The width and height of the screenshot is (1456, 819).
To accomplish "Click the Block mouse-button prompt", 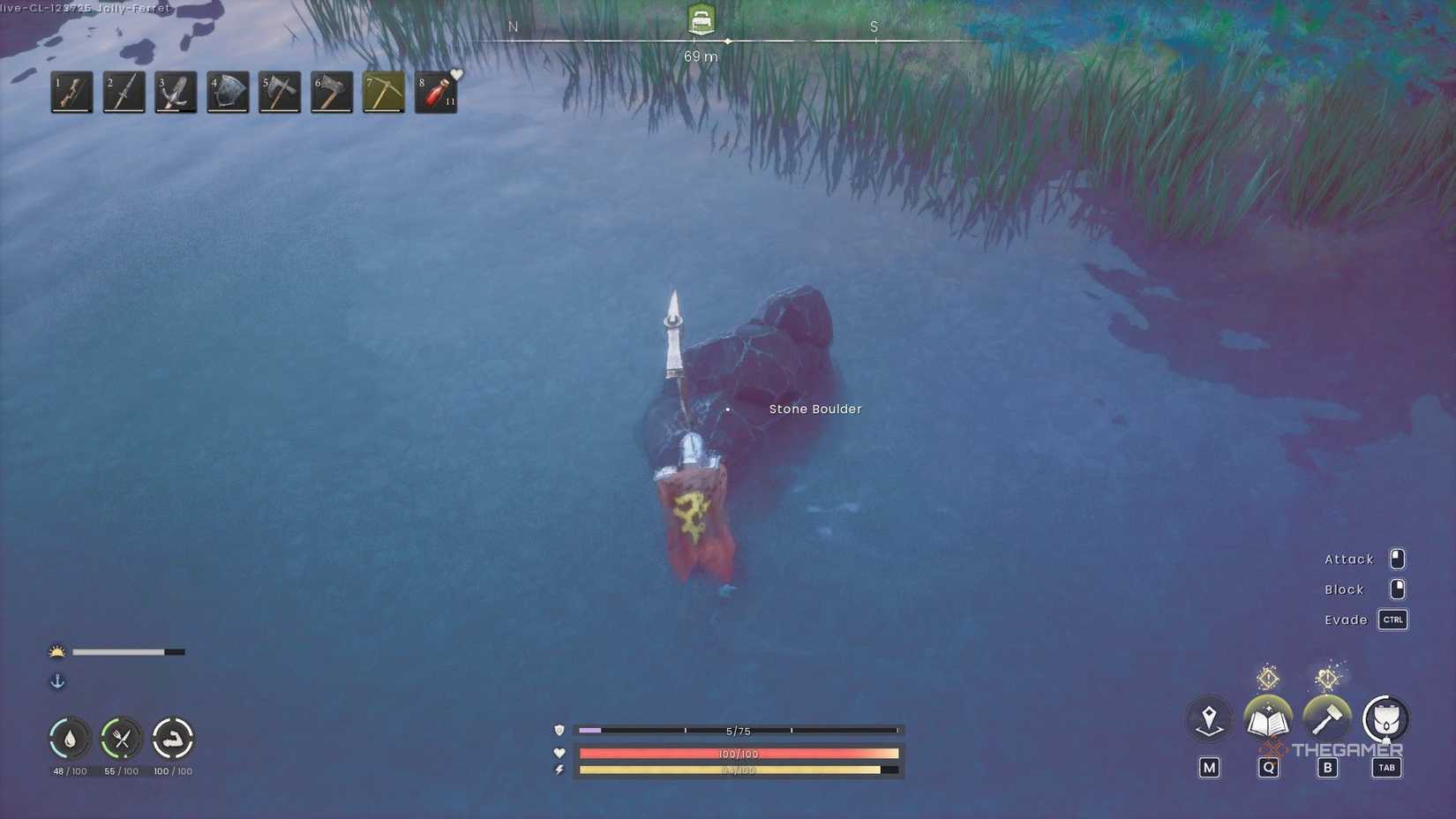I will click(x=1396, y=589).
